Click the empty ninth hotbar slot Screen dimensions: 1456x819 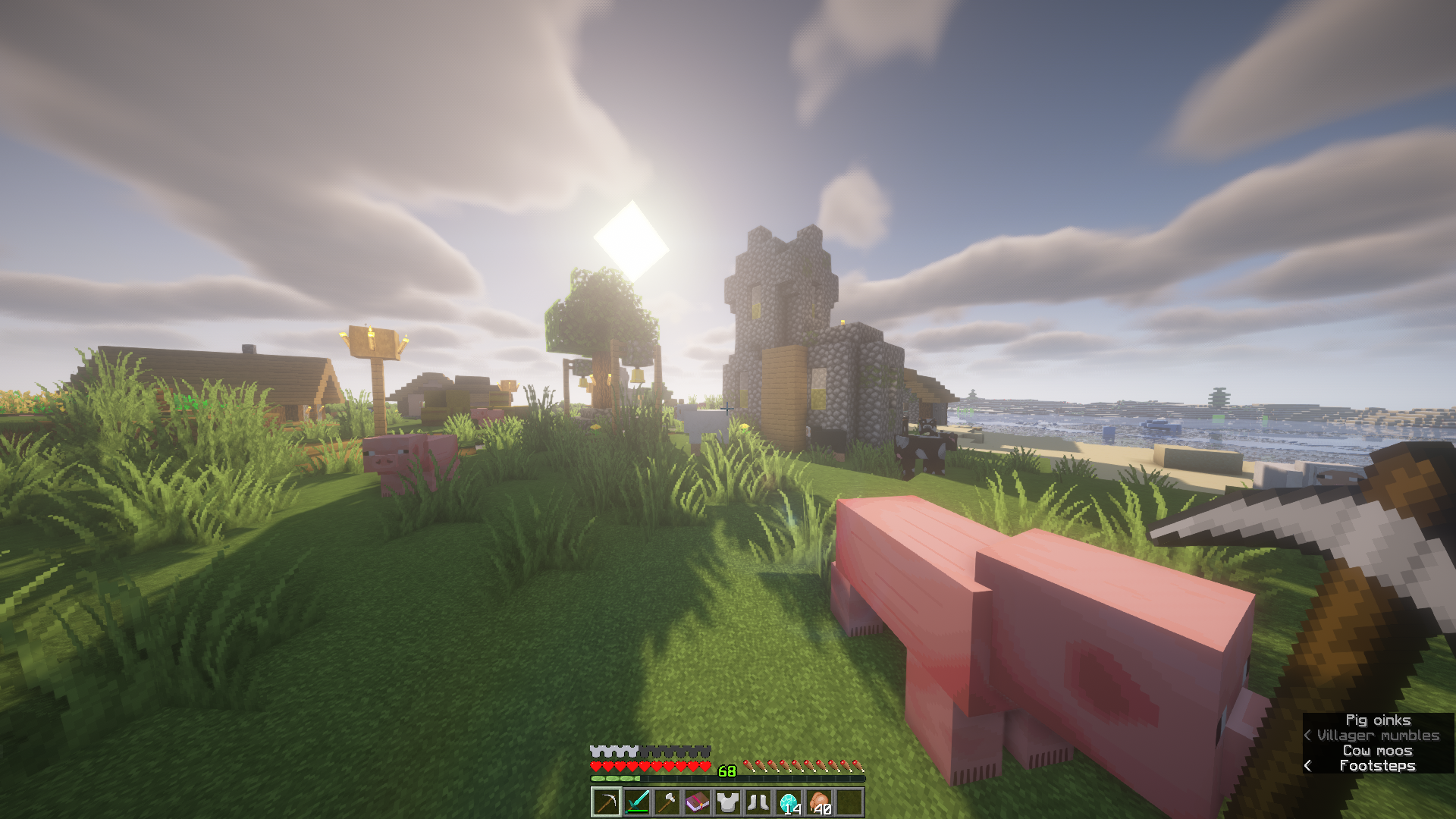[849, 802]
